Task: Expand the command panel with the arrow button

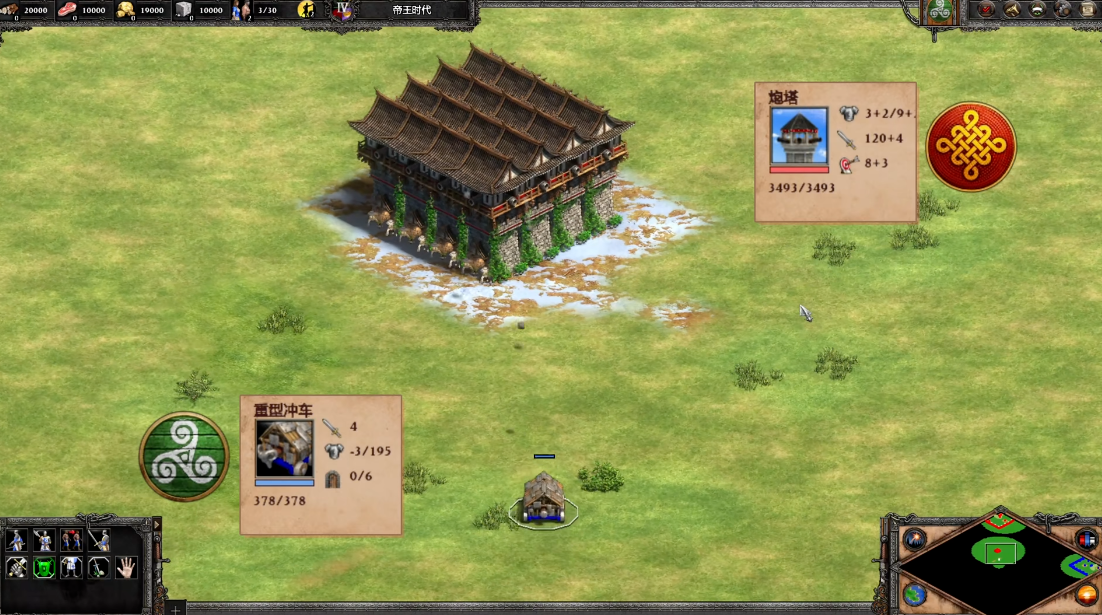Action: point(155,525)
